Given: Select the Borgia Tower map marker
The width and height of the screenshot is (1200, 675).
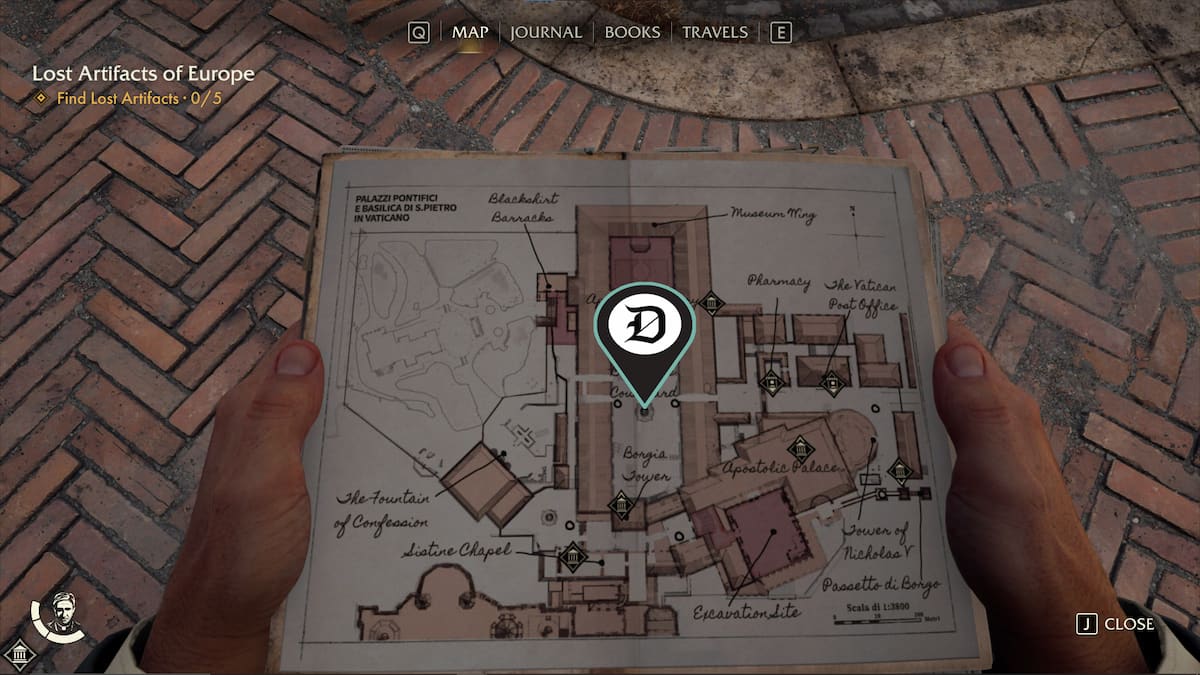Looking at the screenshot, I should click(x=622, y=506).
